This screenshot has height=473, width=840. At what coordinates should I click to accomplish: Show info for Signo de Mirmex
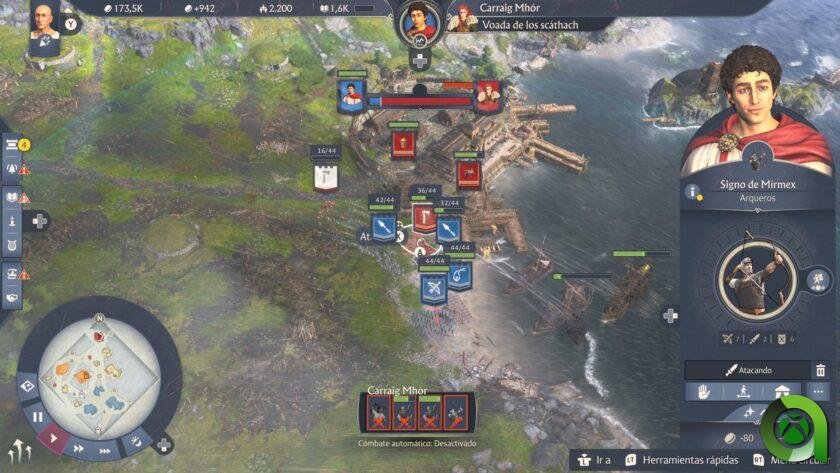691,191
